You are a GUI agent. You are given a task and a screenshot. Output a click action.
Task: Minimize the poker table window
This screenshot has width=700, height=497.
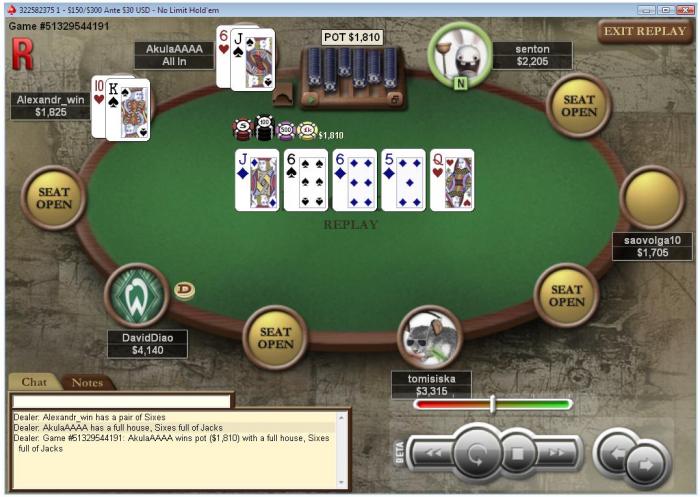(x=646, y=9)
